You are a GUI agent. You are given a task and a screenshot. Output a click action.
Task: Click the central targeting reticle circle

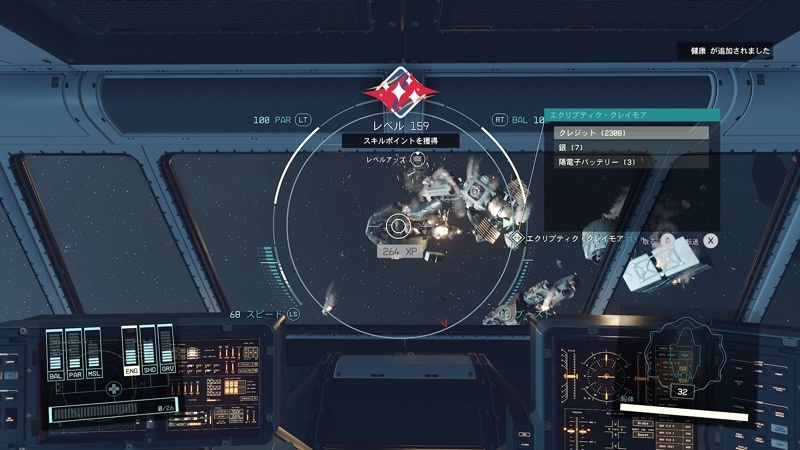click(x=396, y=226)
